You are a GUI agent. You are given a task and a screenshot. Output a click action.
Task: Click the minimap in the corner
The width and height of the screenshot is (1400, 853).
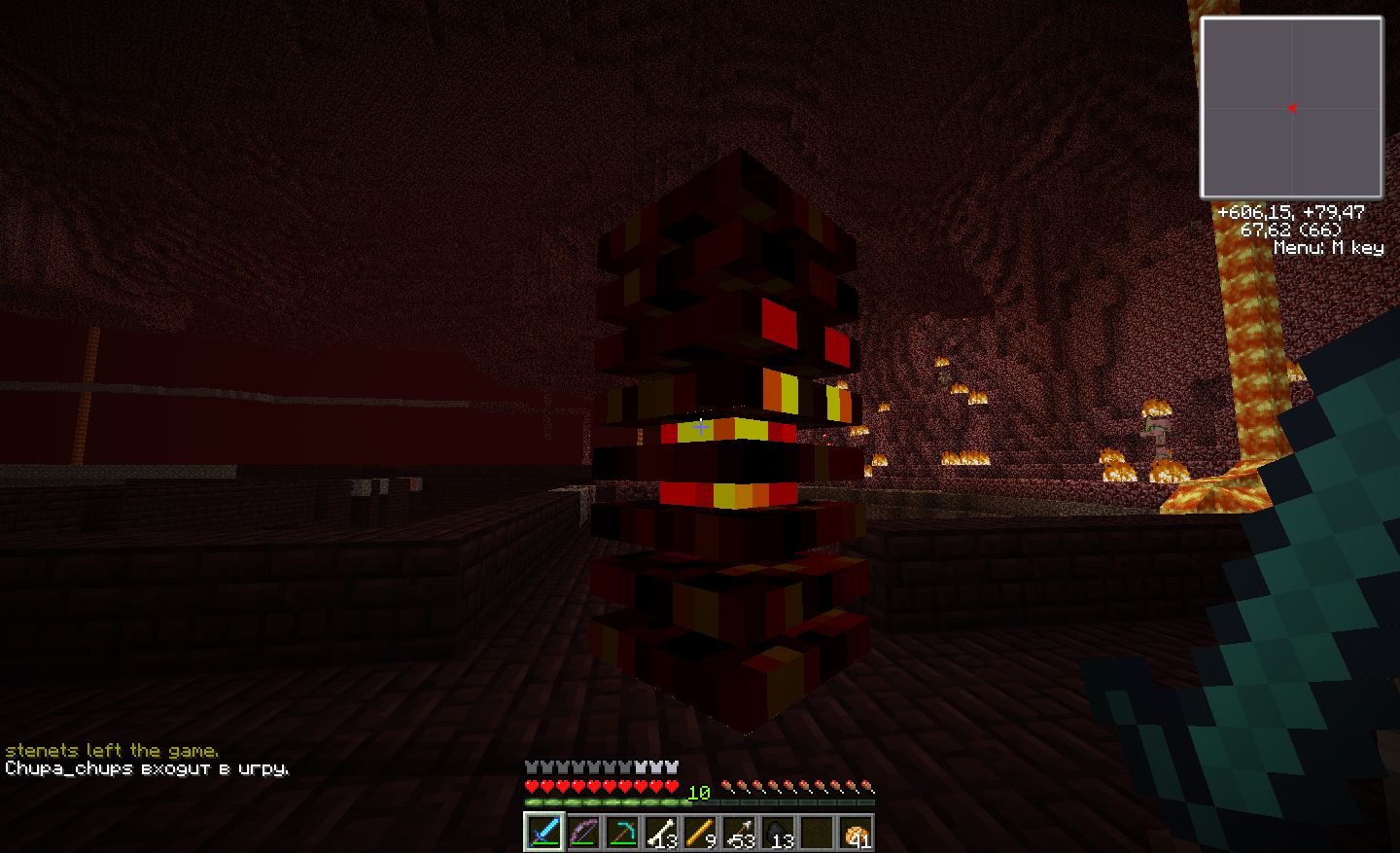pyautogui.click(x=1291, y=107)
